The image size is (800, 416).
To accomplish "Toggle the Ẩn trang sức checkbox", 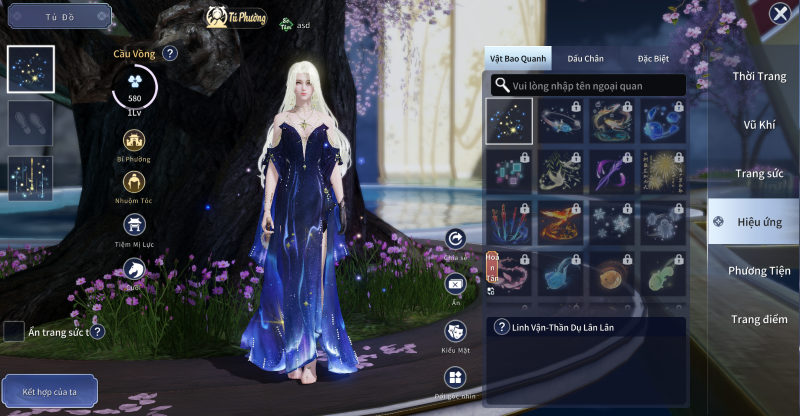I will 14,331.
